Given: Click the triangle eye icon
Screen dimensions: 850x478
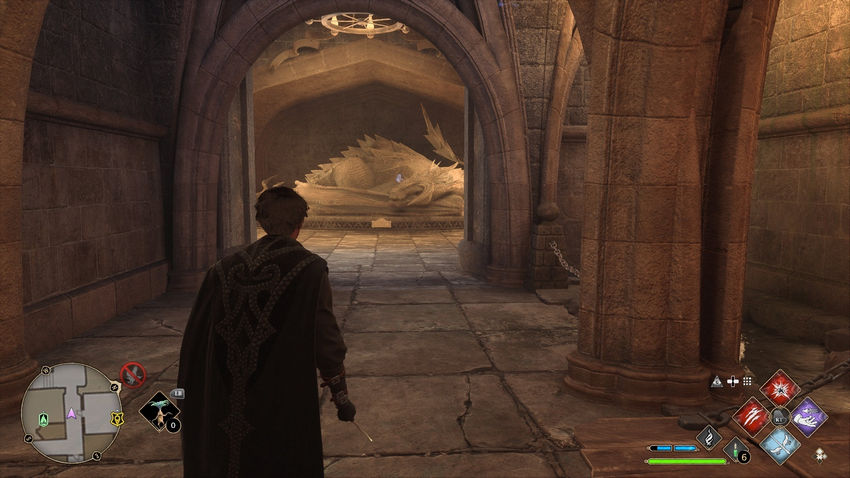Looking at the screenshot, I should [718, 381].
